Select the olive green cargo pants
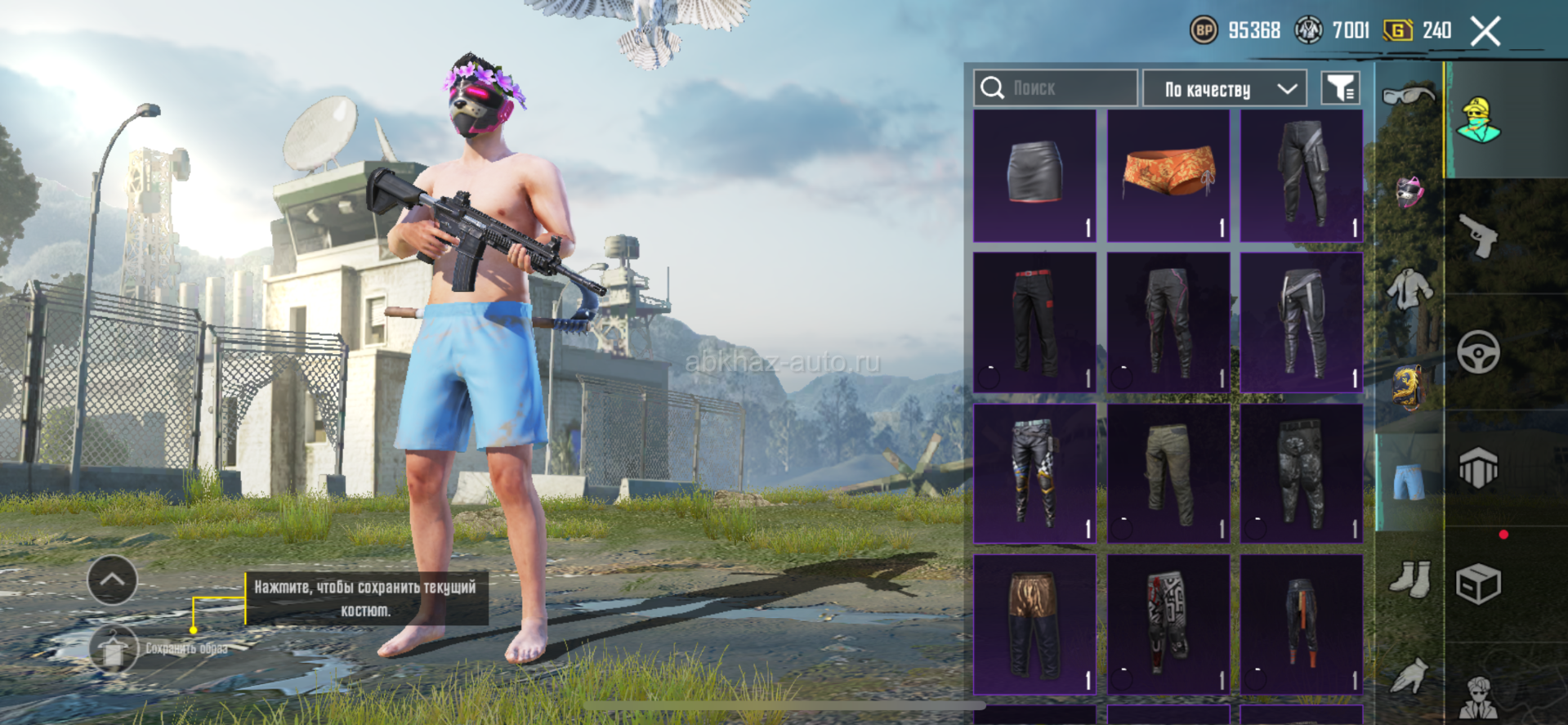Viewport: 1568px width, 725px height. click(x=1168, y=473)
